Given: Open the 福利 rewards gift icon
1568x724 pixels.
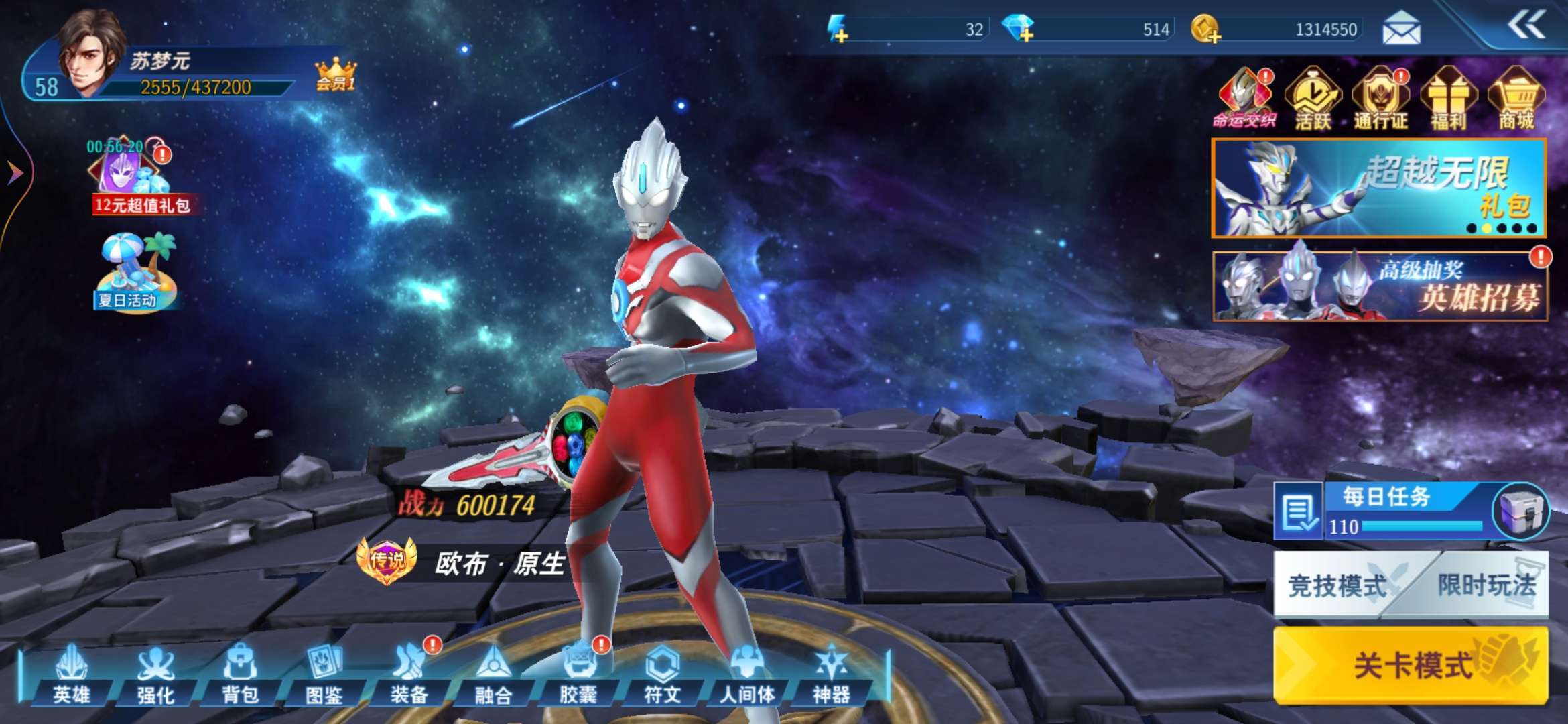Looking at the screenshot, I should (1449, 99).
